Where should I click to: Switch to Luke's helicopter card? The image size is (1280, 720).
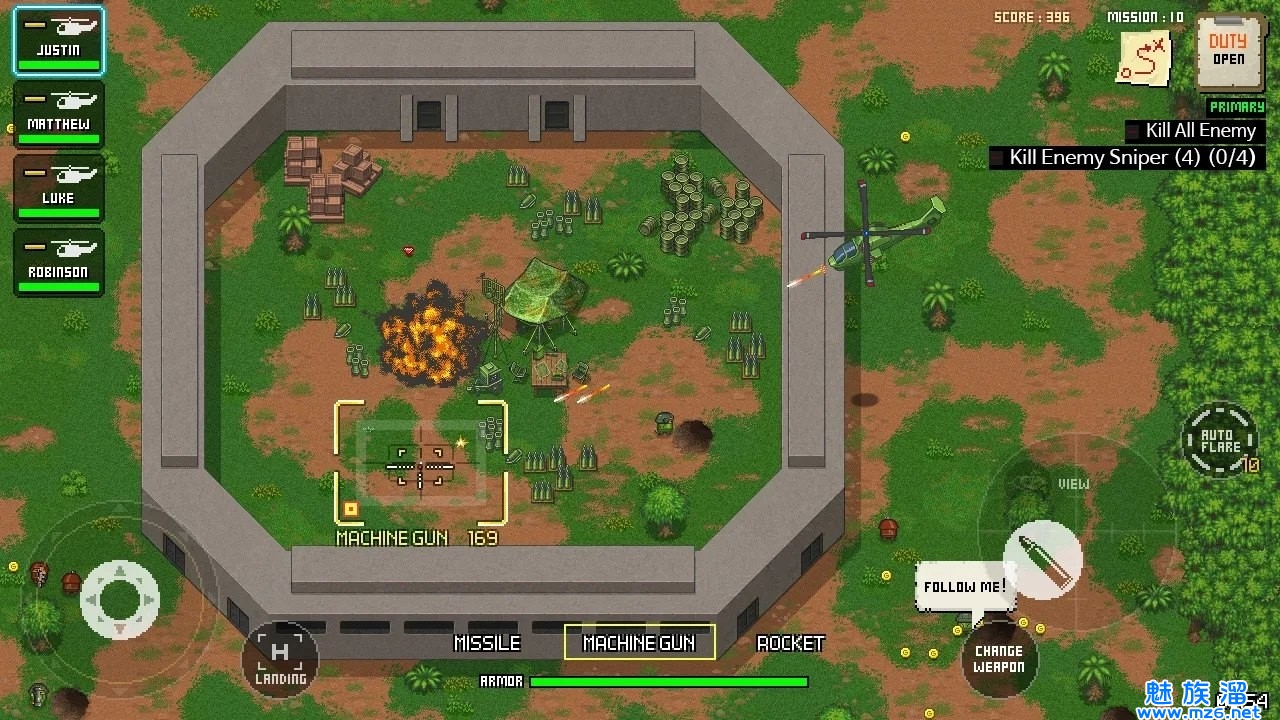(x=58, y=189)
